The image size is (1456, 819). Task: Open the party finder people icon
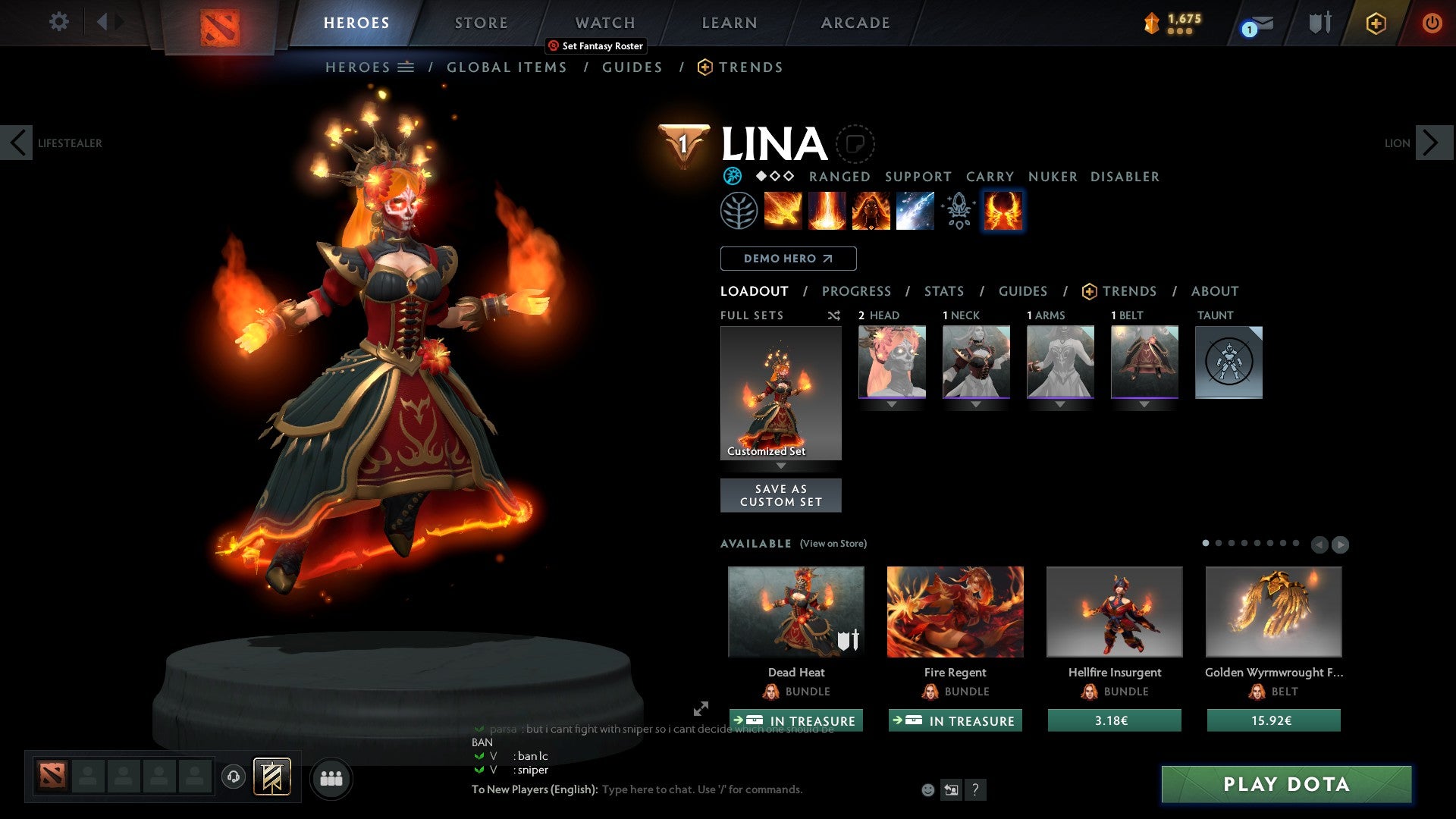click(x=331, y=777)
